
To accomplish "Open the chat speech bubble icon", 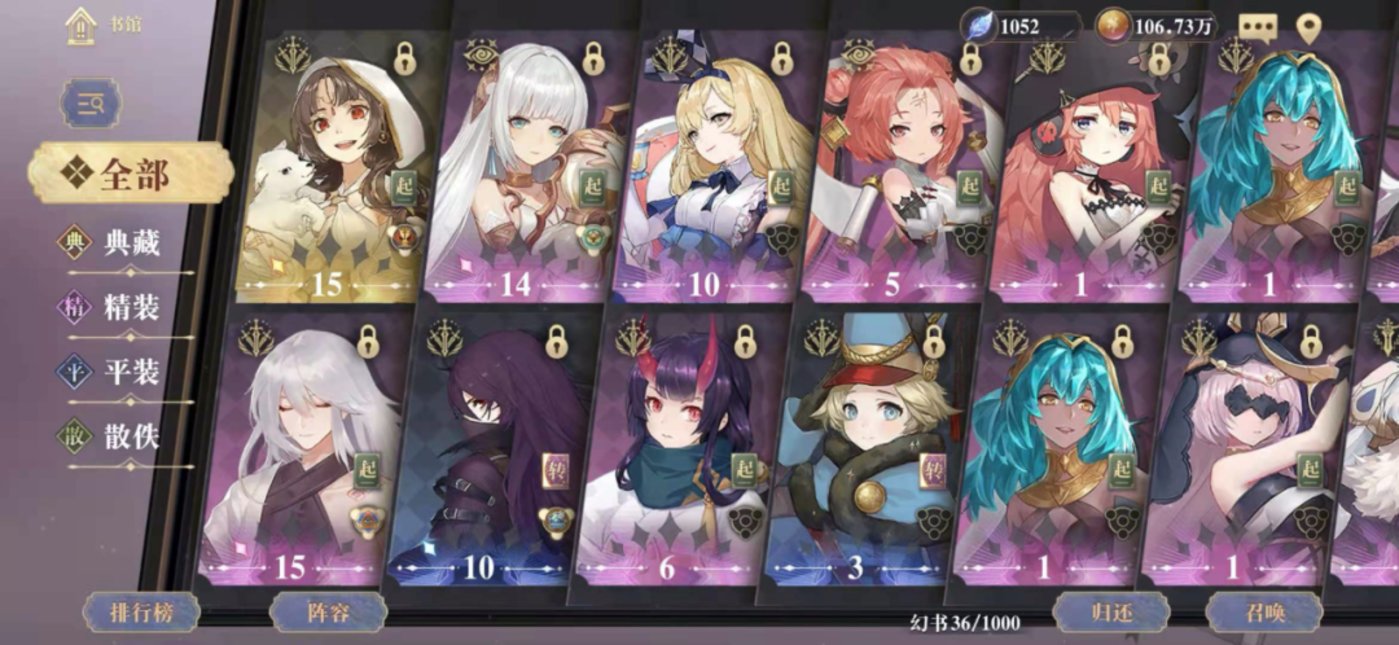I will pyautogui.click(x=1259, y=28).
